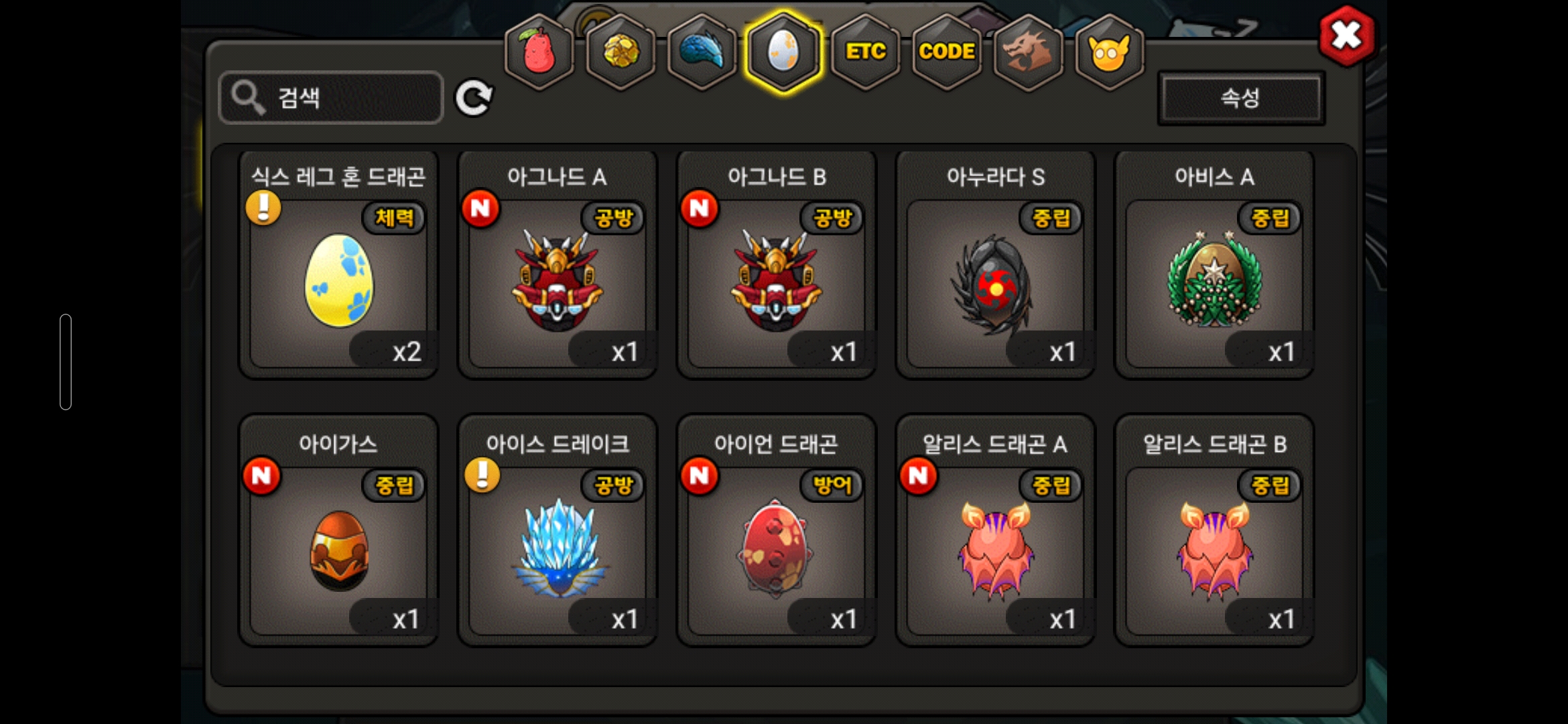This screenshot has width=1568, height=724.
Task: Click the 검색 search field
Action: [x=331, y=98]
